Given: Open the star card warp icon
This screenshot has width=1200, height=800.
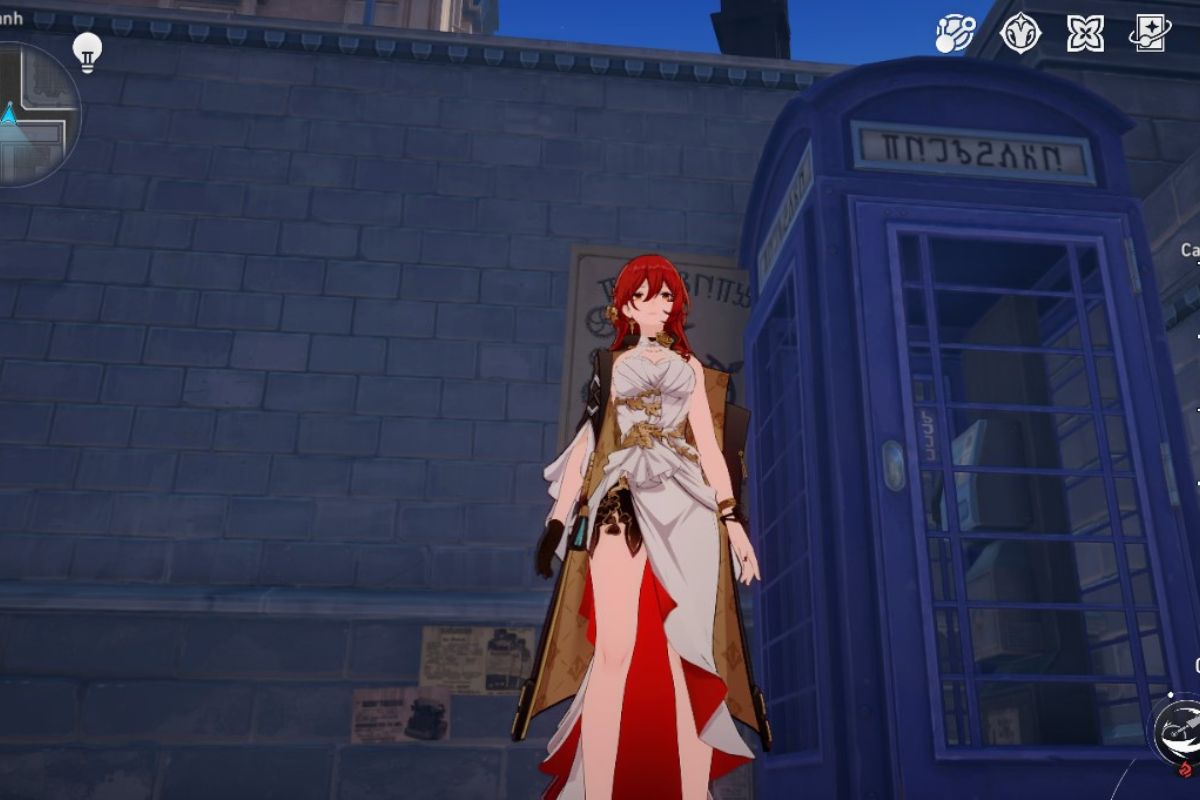Looking at the screenshot, I should pyautogui.click(x=1150, y=33).
